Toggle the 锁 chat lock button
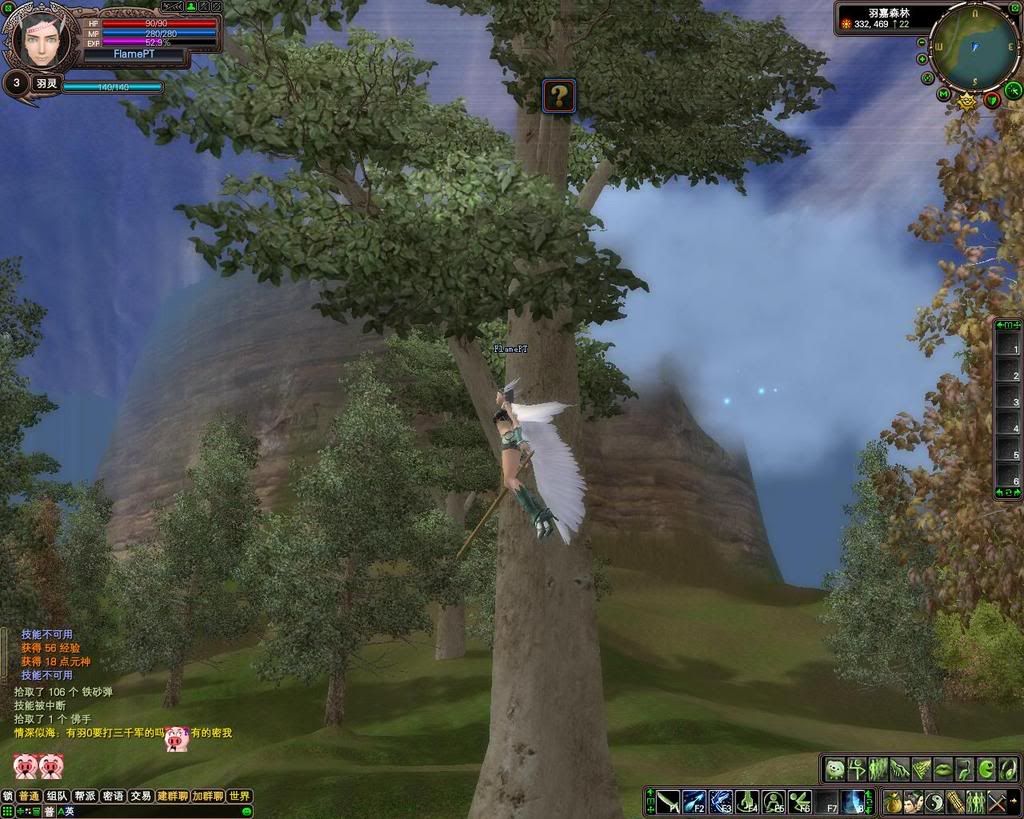This screenshot has height=819, width=1024. pos(8,796)
